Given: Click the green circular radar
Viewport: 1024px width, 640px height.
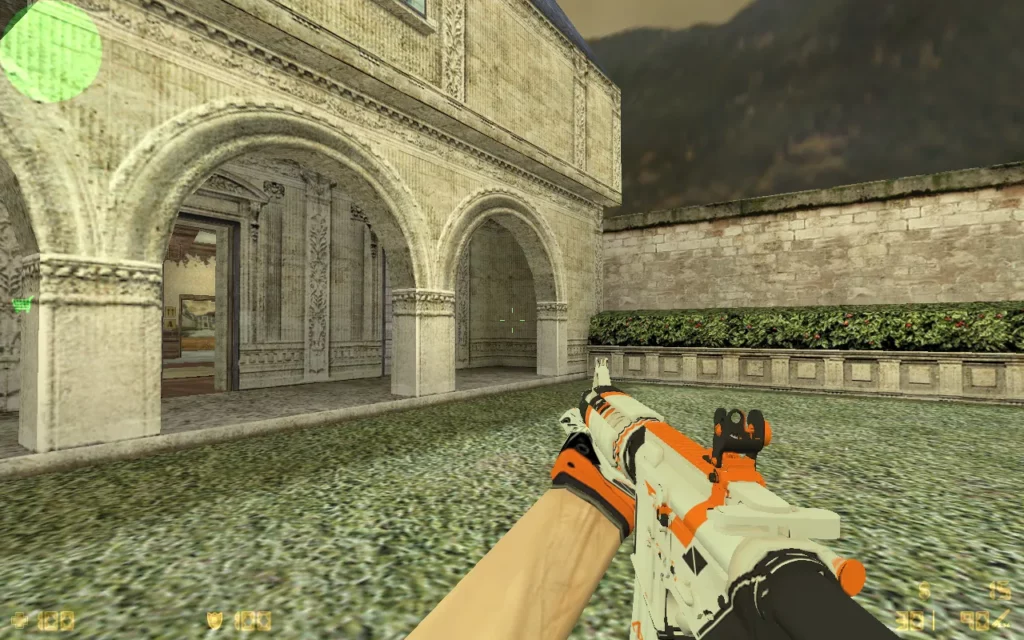Looking at the screenshot, I should click(50, 50).
